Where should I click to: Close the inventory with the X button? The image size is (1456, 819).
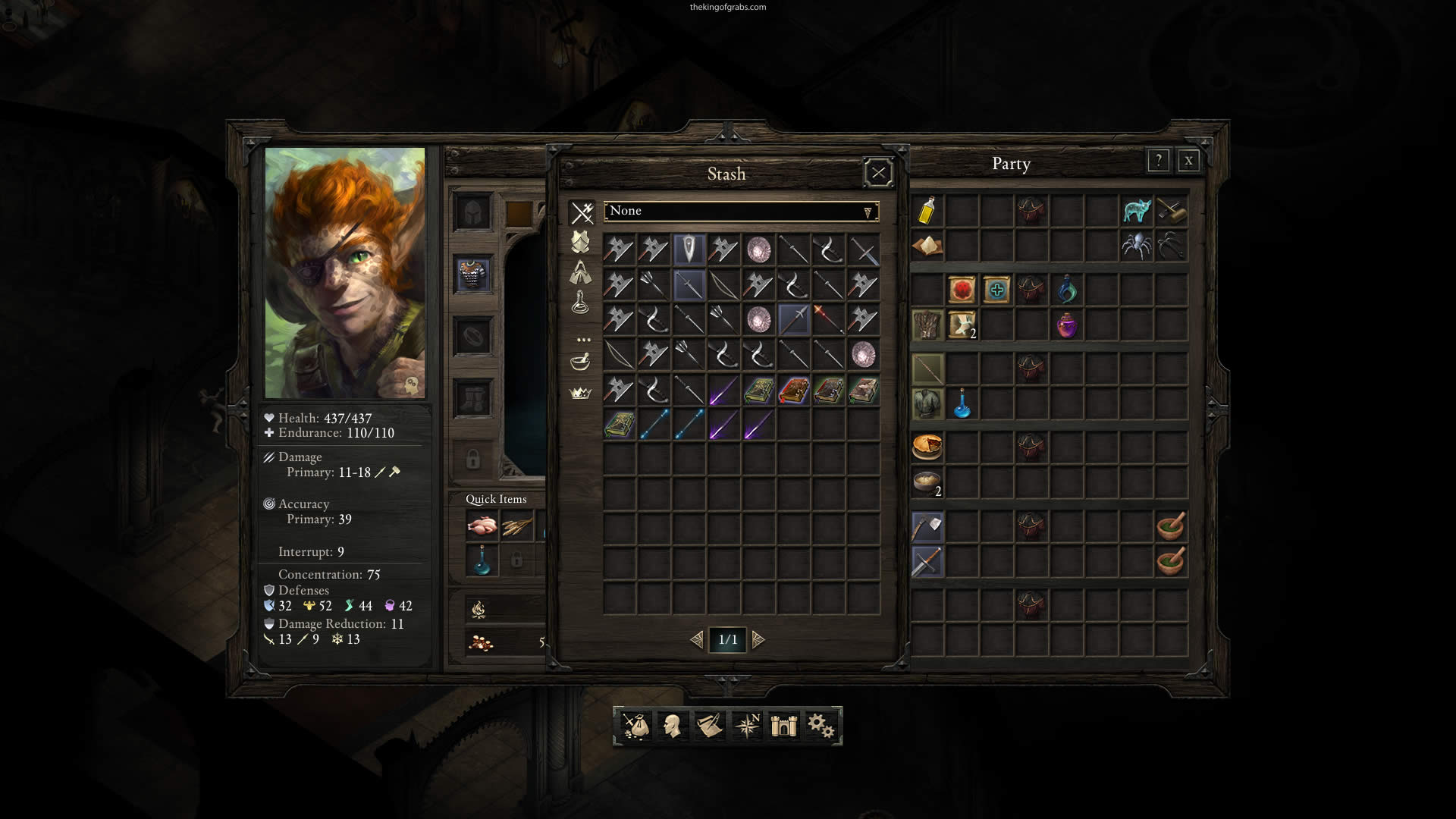[1188, 161]
